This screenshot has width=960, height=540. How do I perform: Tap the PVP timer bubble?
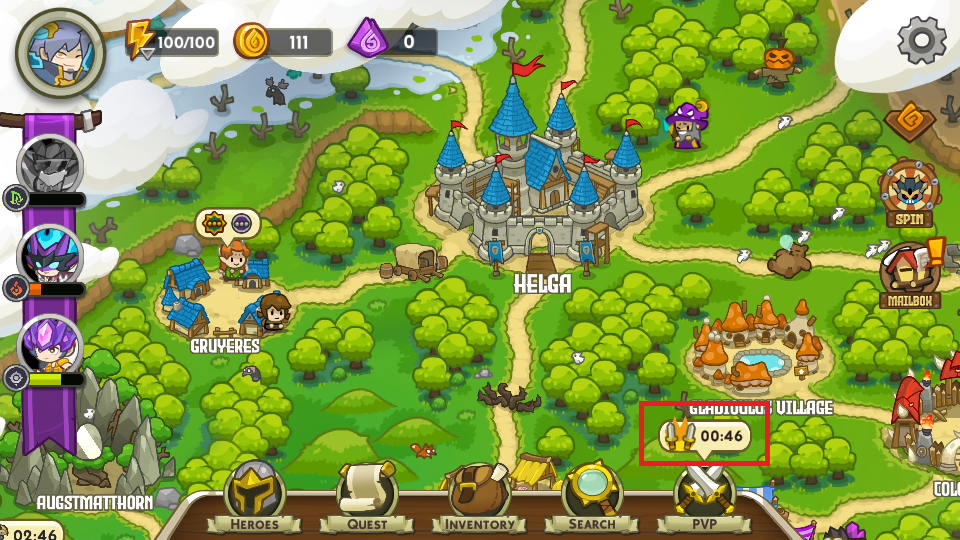click(706, 436)
